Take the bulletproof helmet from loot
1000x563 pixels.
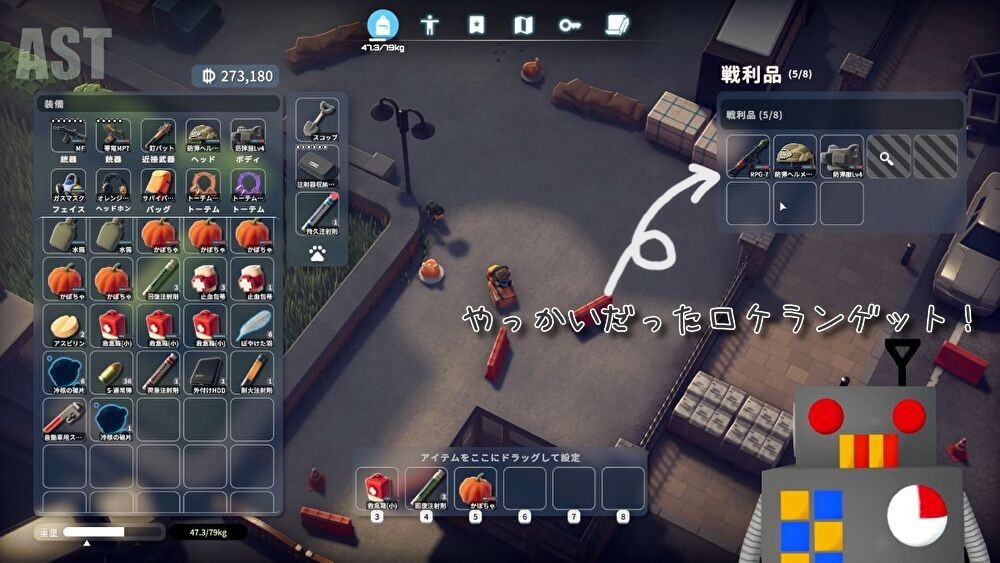[794, 158]
